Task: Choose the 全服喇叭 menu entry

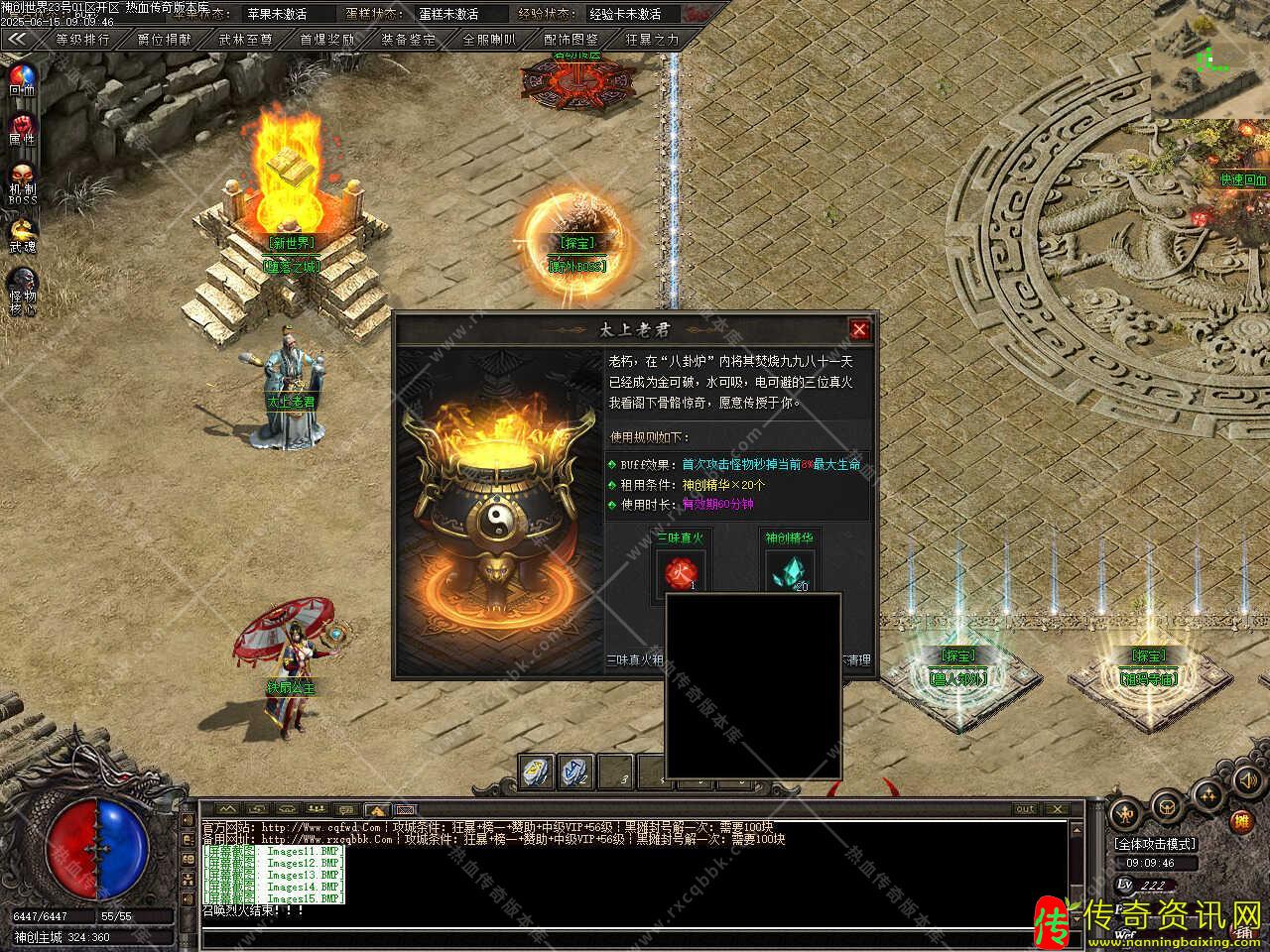Action: click(x=490, y=41)
